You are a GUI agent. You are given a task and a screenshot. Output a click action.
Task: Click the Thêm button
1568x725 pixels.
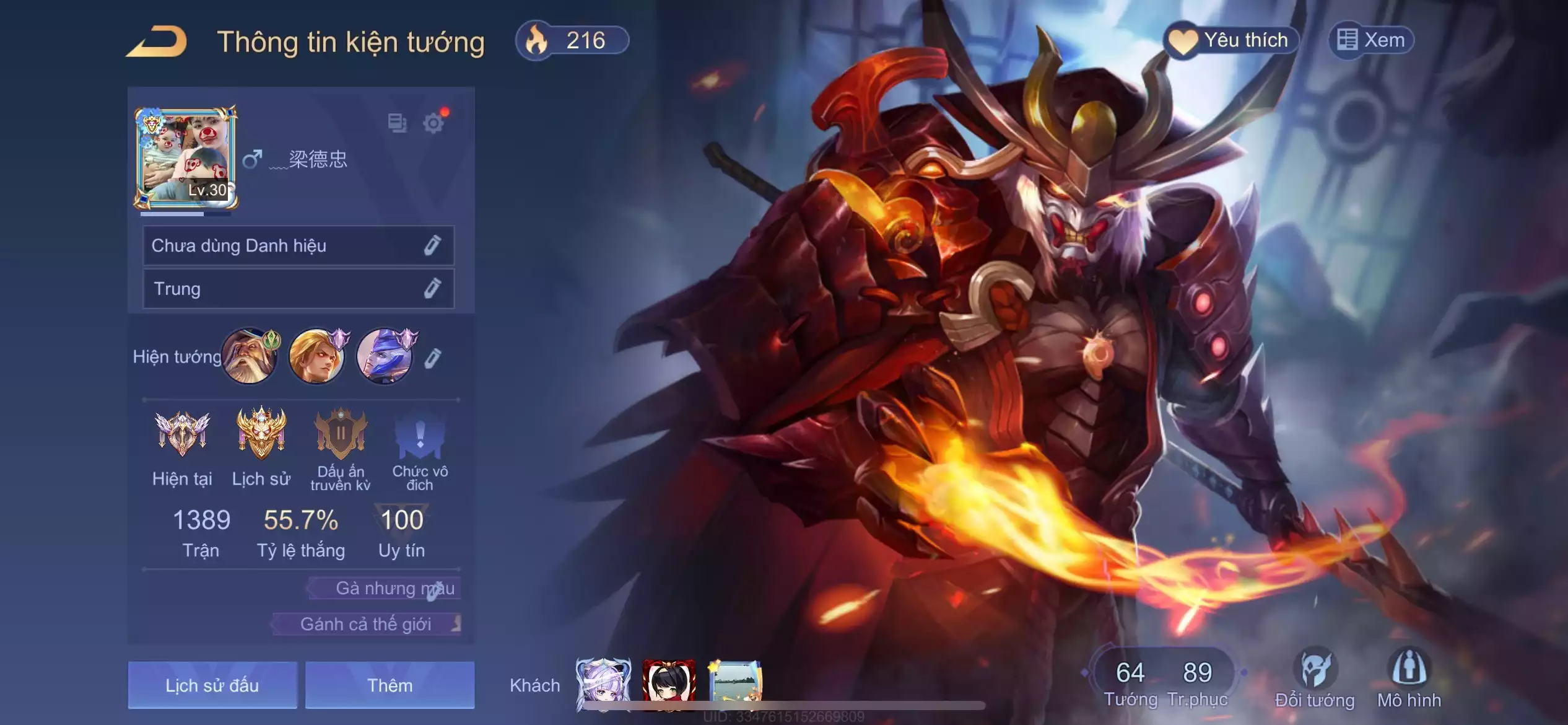pyautogui.click(x=390, y=685)
